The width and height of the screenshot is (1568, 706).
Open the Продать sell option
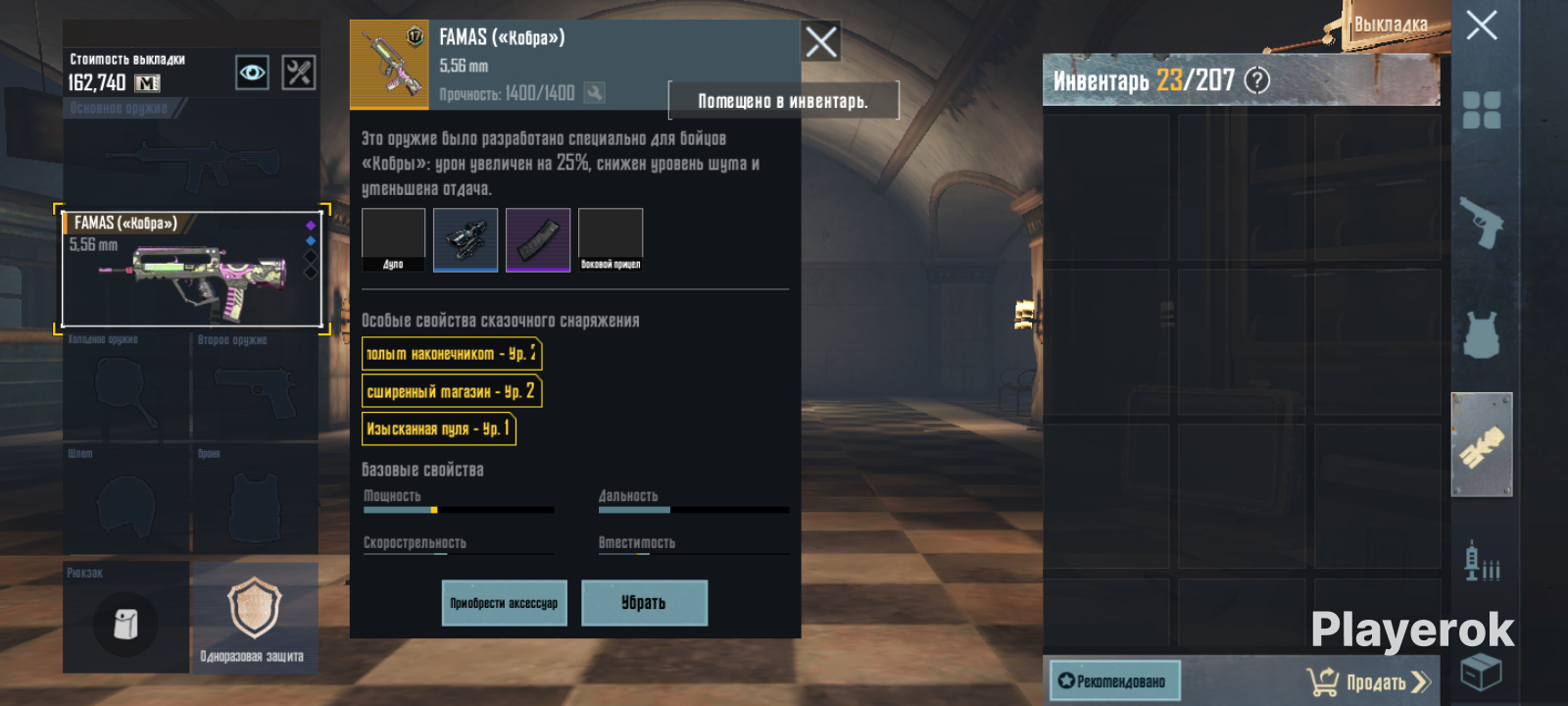(x=1369, y=681)
